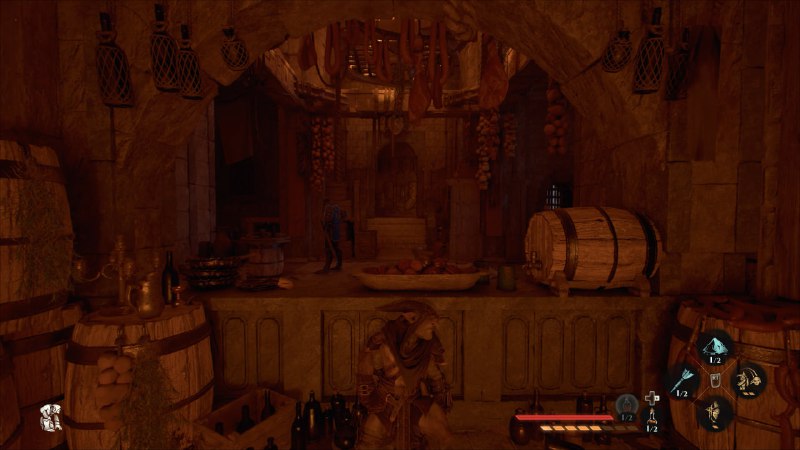
Task: Select the crystal pile item slot
Action: (716, 347)
